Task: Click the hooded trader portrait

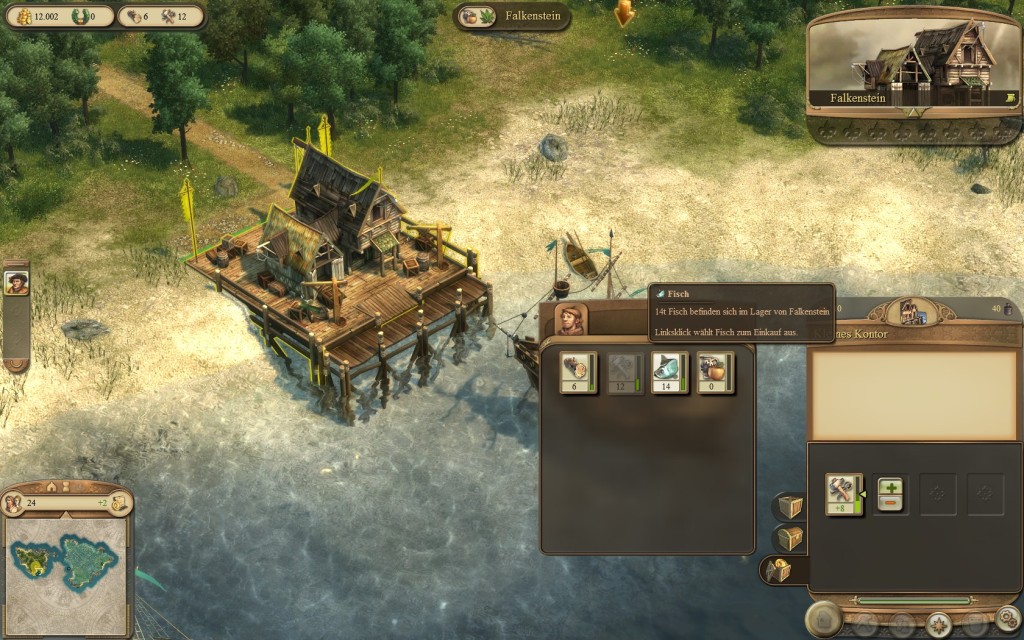Action: coord(571,320)
